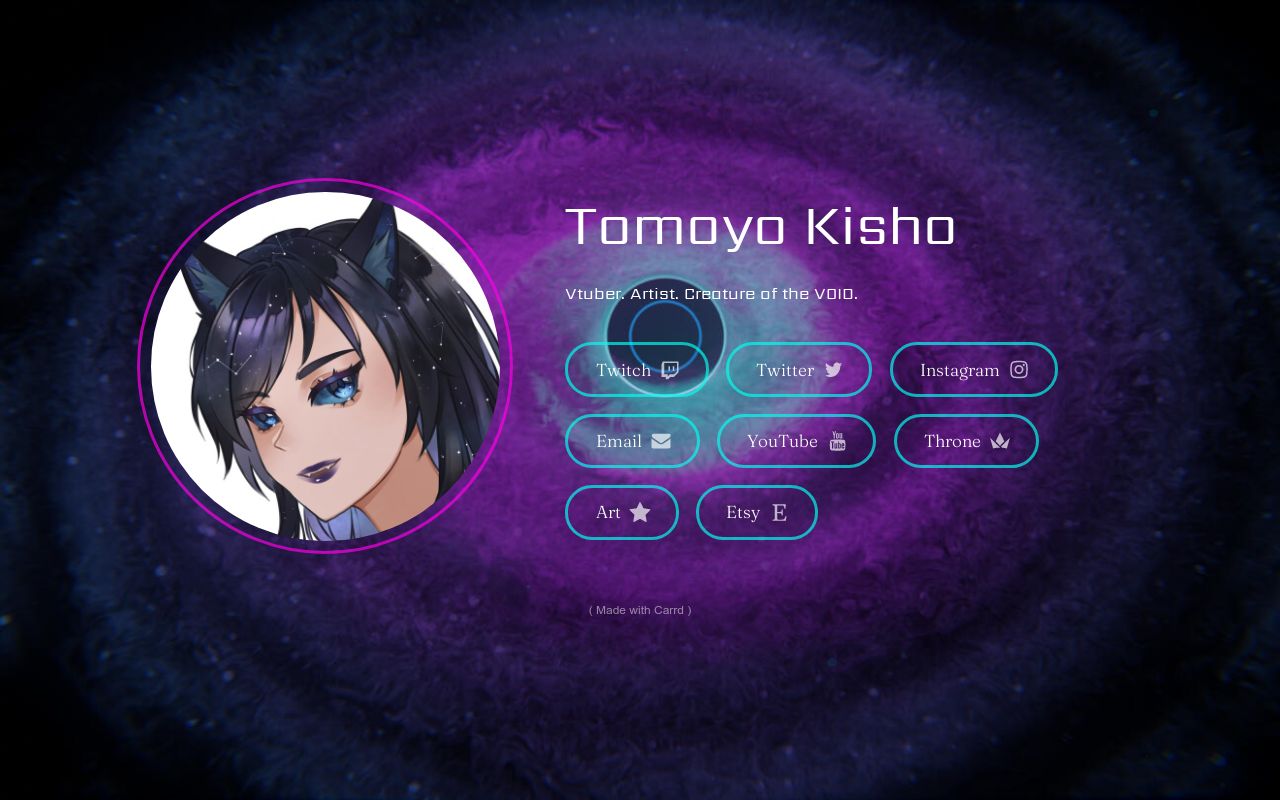Click the Etsy E icon

[x=779, y=512]
